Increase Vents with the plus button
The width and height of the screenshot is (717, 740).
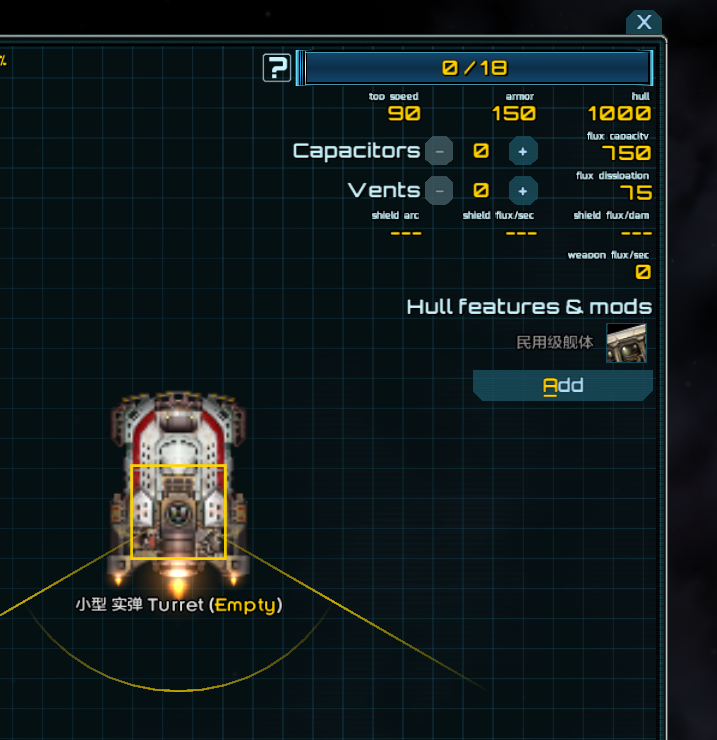pos(523,190)
